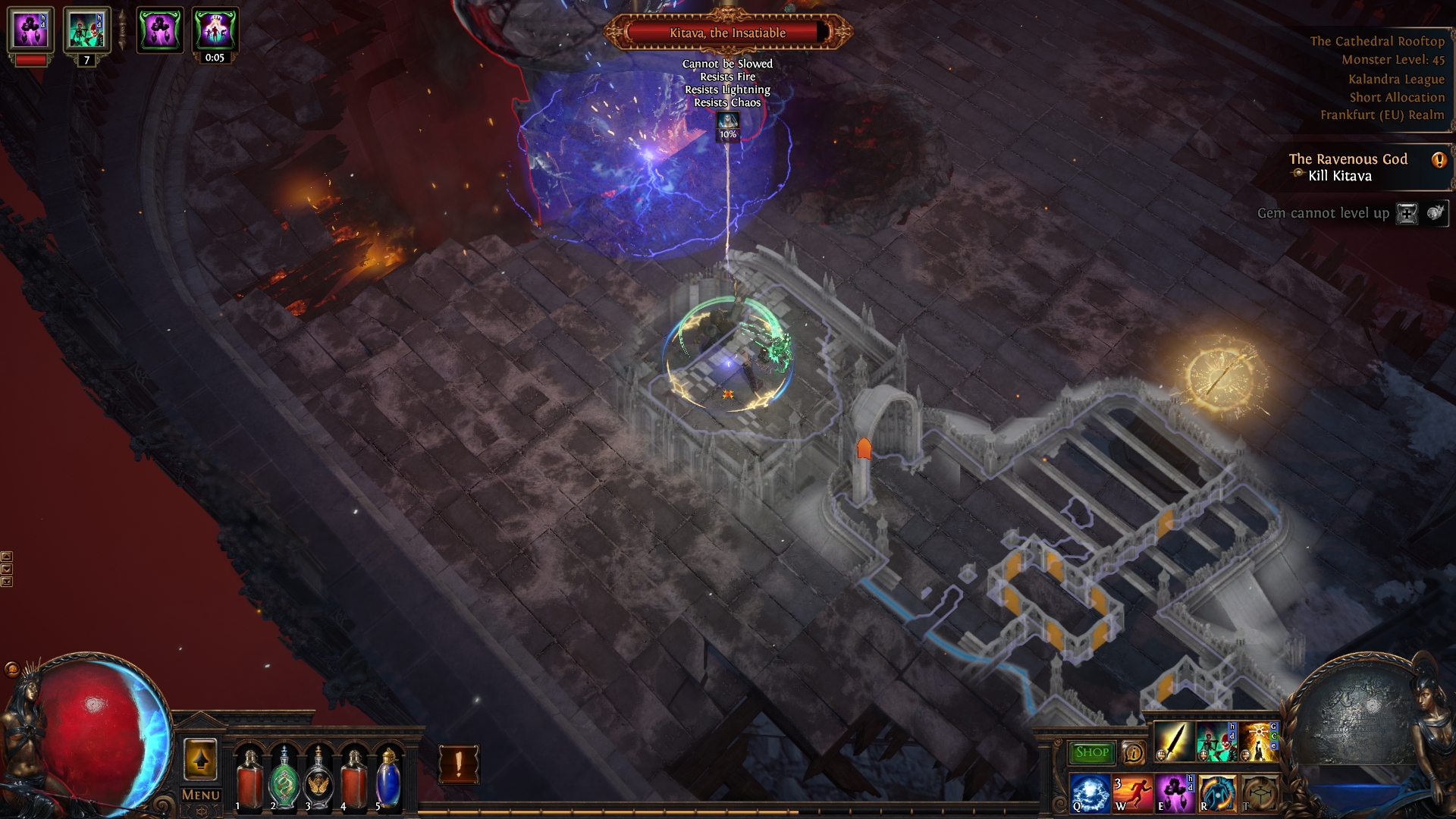Activate the running-man dash skill on W
Viewport: 1456px width, 819px height.
click(x=1132, y=792)
